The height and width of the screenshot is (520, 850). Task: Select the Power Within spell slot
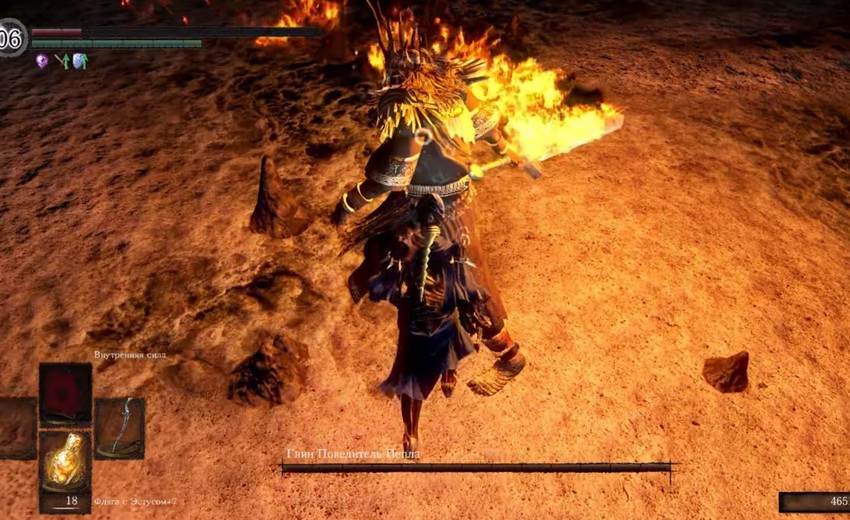tap(65, 394)
